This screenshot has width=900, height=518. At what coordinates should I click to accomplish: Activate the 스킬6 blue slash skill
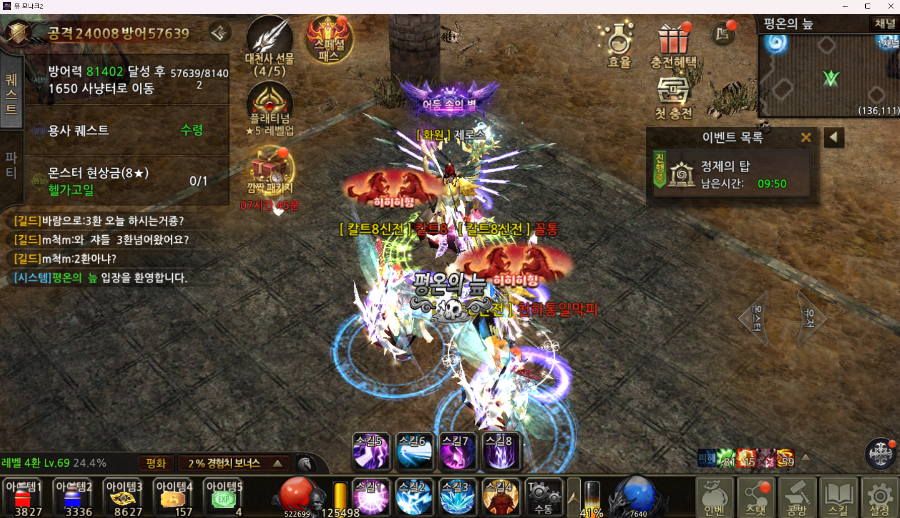(412, 452)
